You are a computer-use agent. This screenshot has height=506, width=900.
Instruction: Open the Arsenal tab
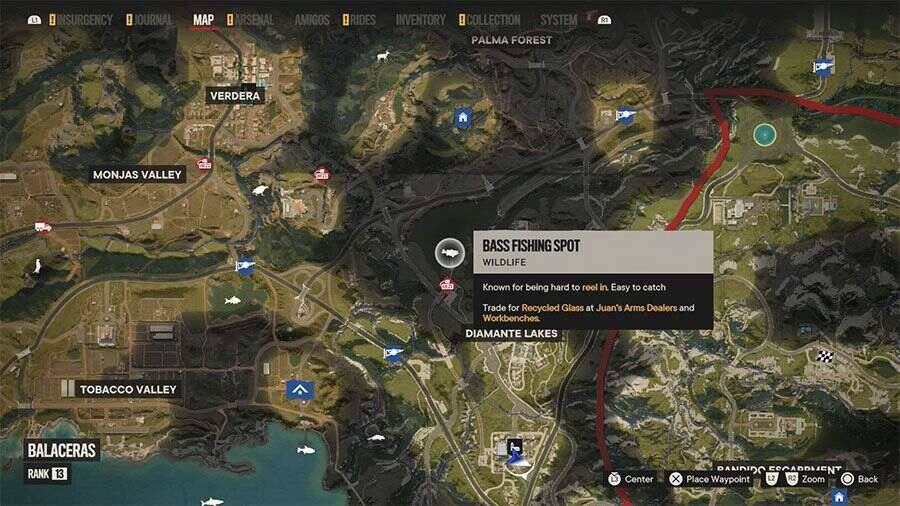[x=254, y=20]
